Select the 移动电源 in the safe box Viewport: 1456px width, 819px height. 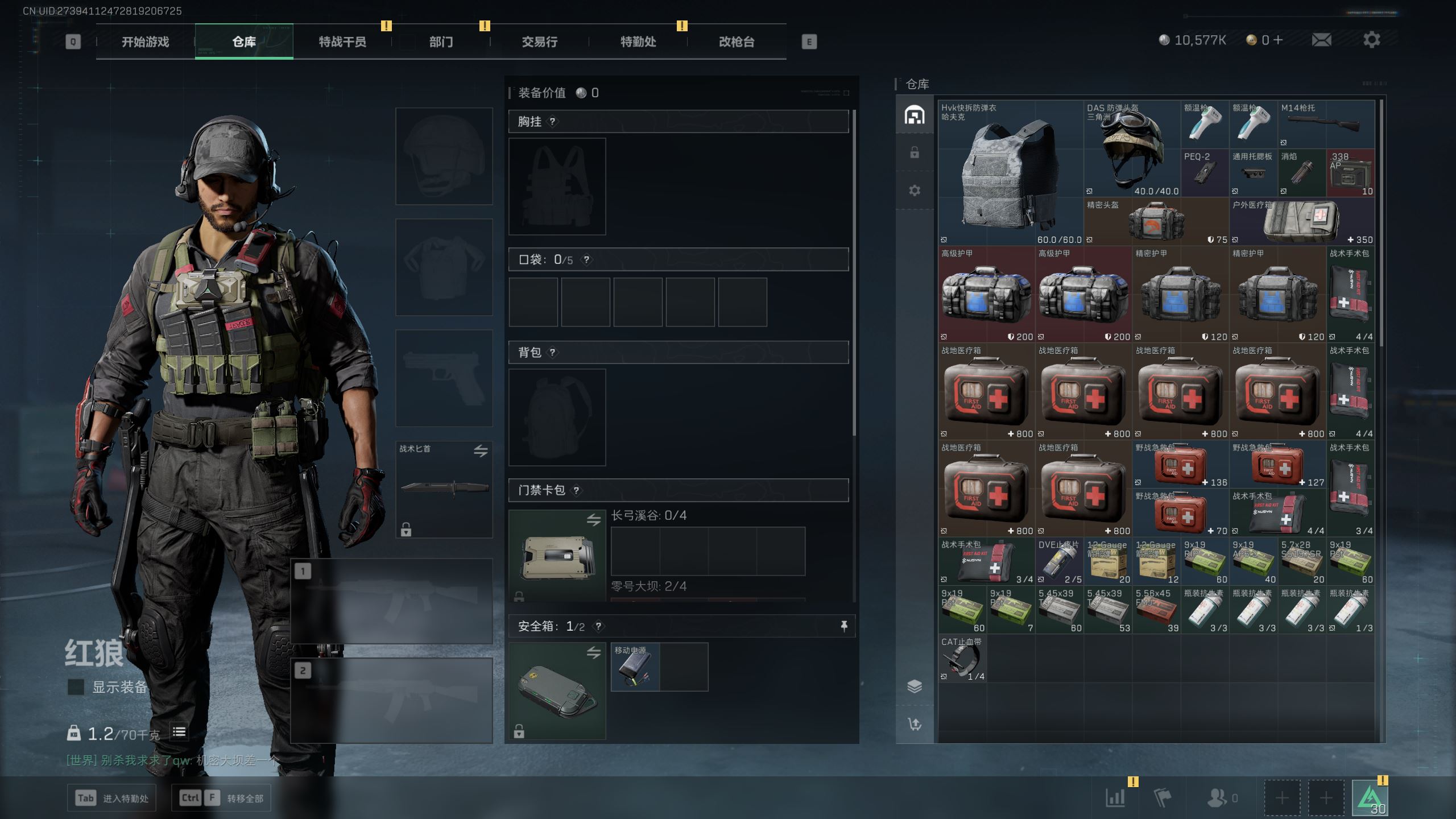(x=635, y=667)
